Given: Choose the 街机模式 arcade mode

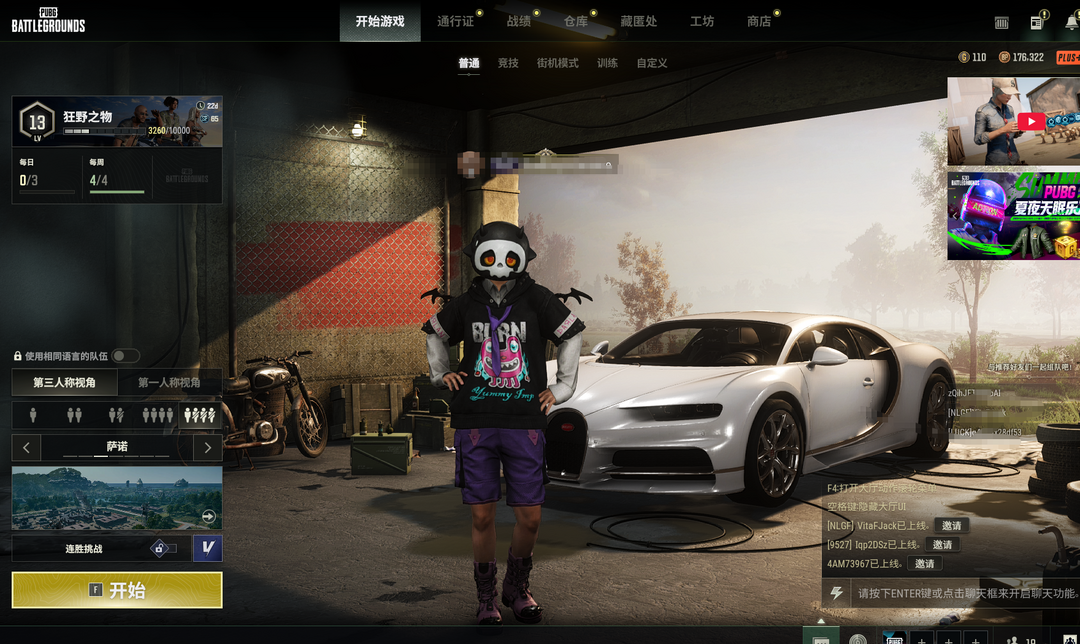Looking at the screenshot, I should (x=557, y=63).
